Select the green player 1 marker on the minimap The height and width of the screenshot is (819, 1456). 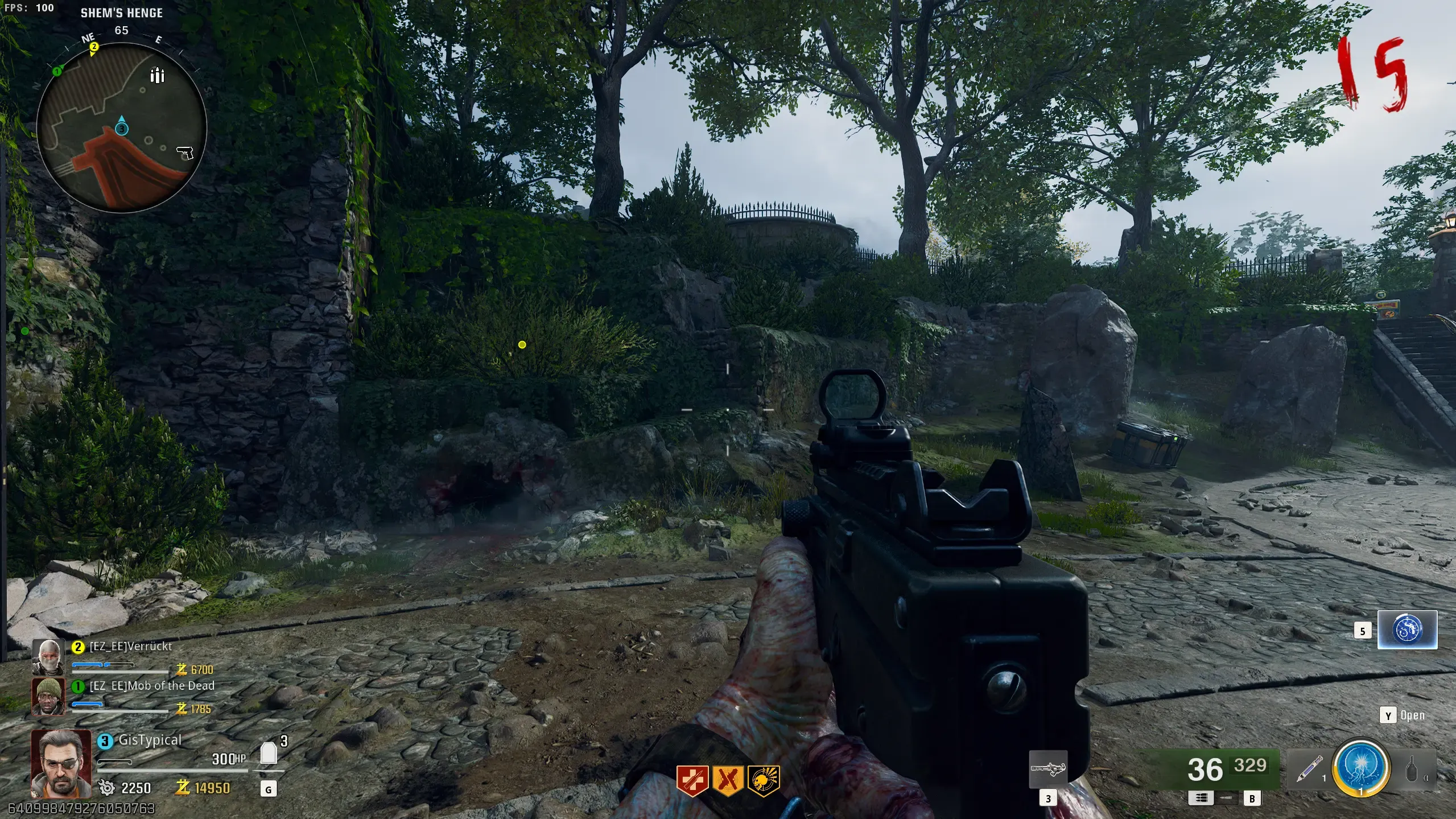(x=57, y=71)
